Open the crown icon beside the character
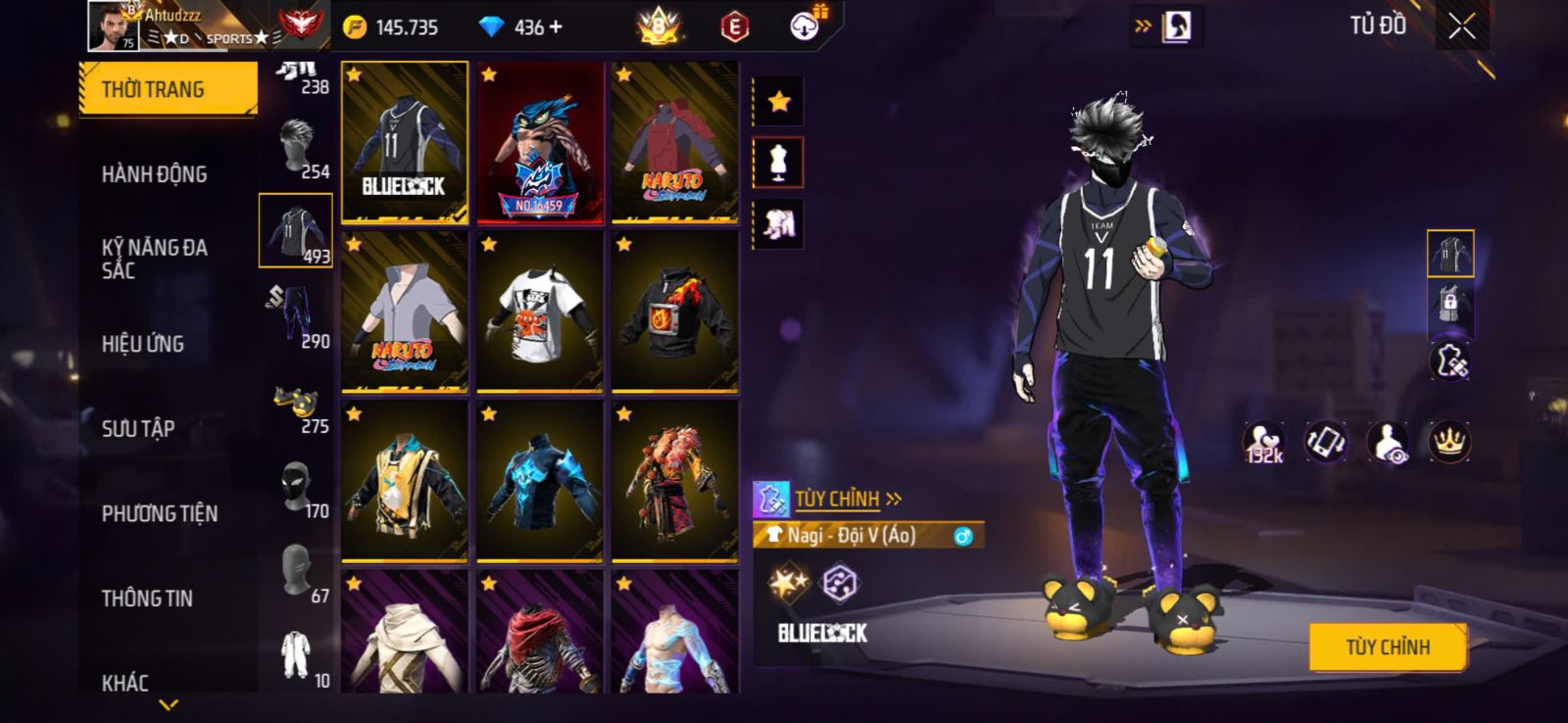 tap(1448, 442)
